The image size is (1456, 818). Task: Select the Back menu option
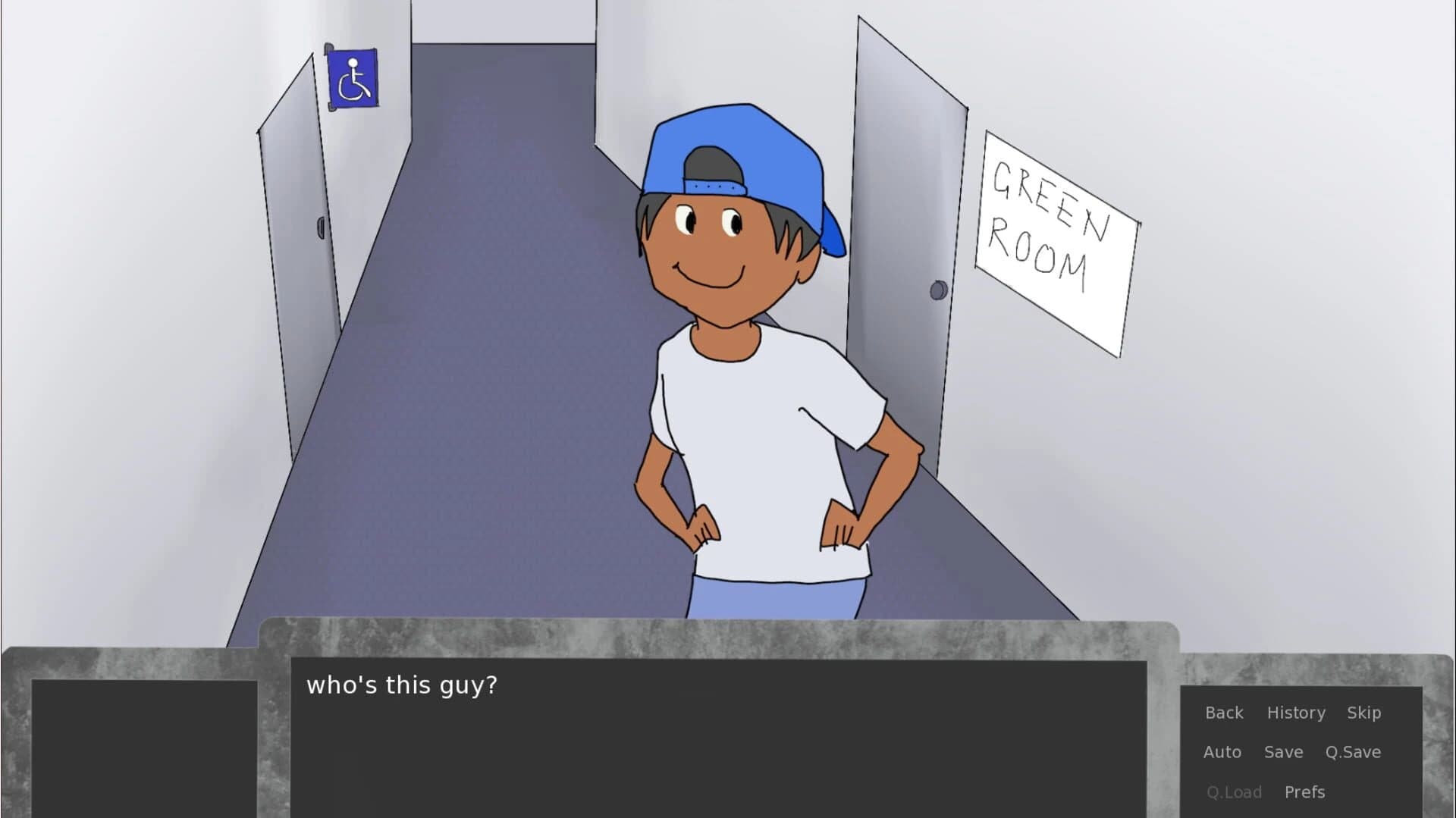point(1224,713)
